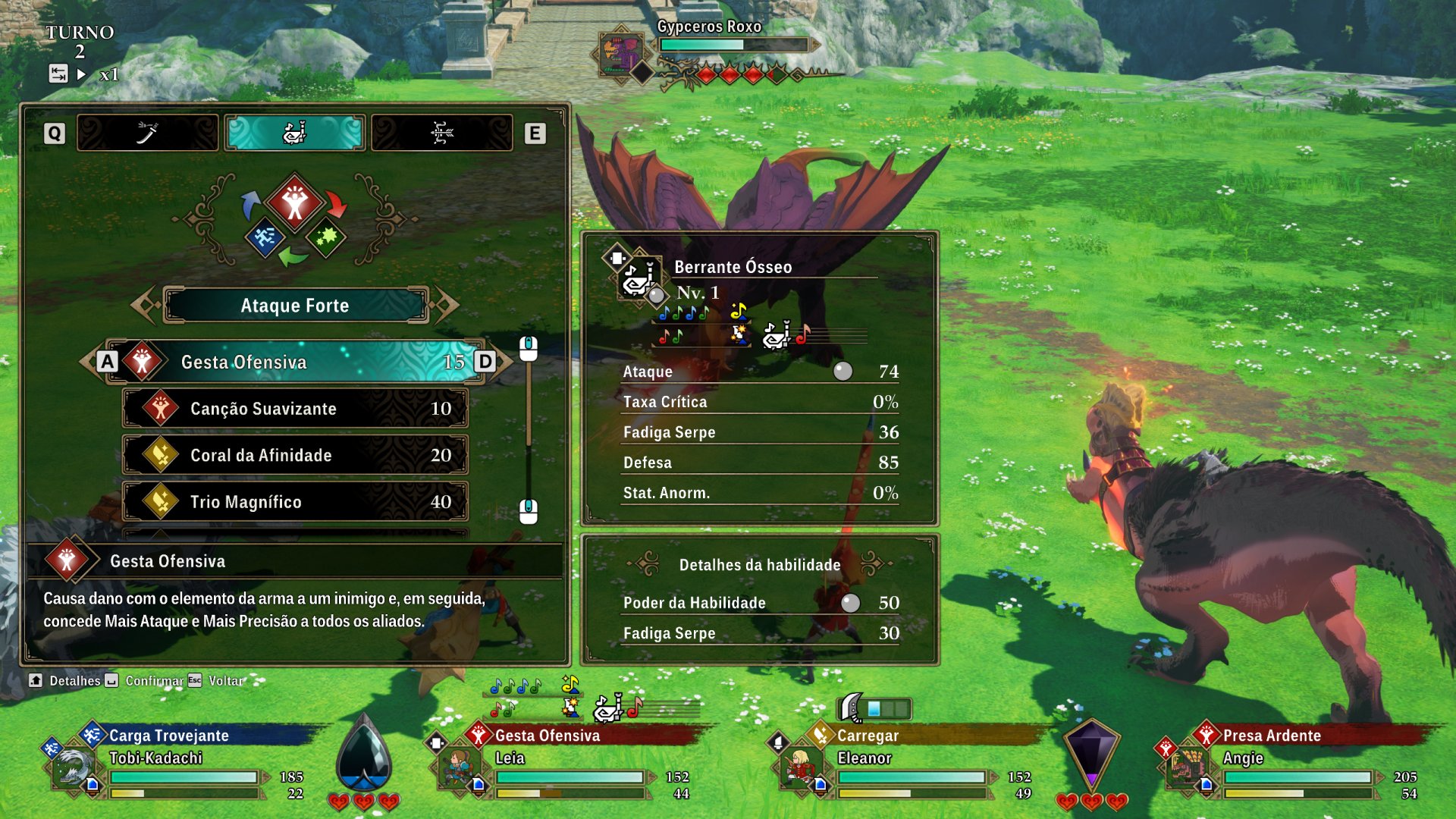The height and width of the screenshot is (819, 1456).
Task: Select the blade weapon tab icon
Action: click(147, 132)
